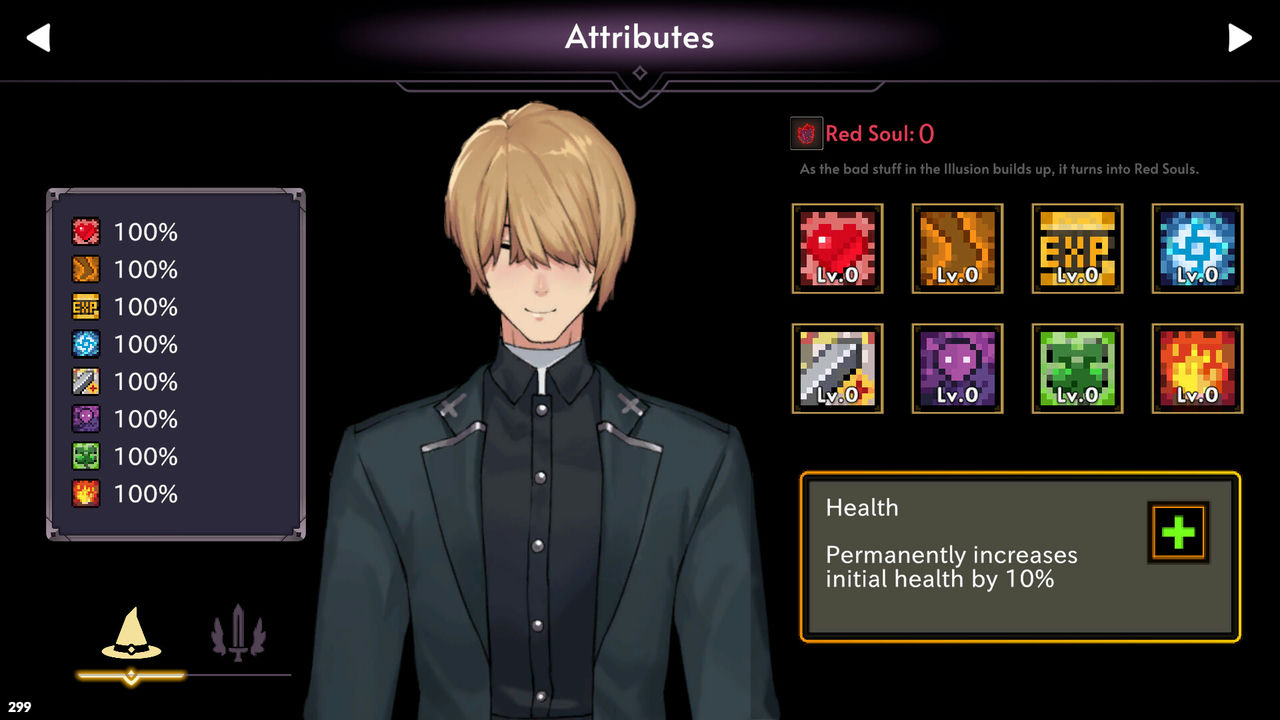Select the purple skull attribute tile
1280x720 pixels.
pos(957,368)
